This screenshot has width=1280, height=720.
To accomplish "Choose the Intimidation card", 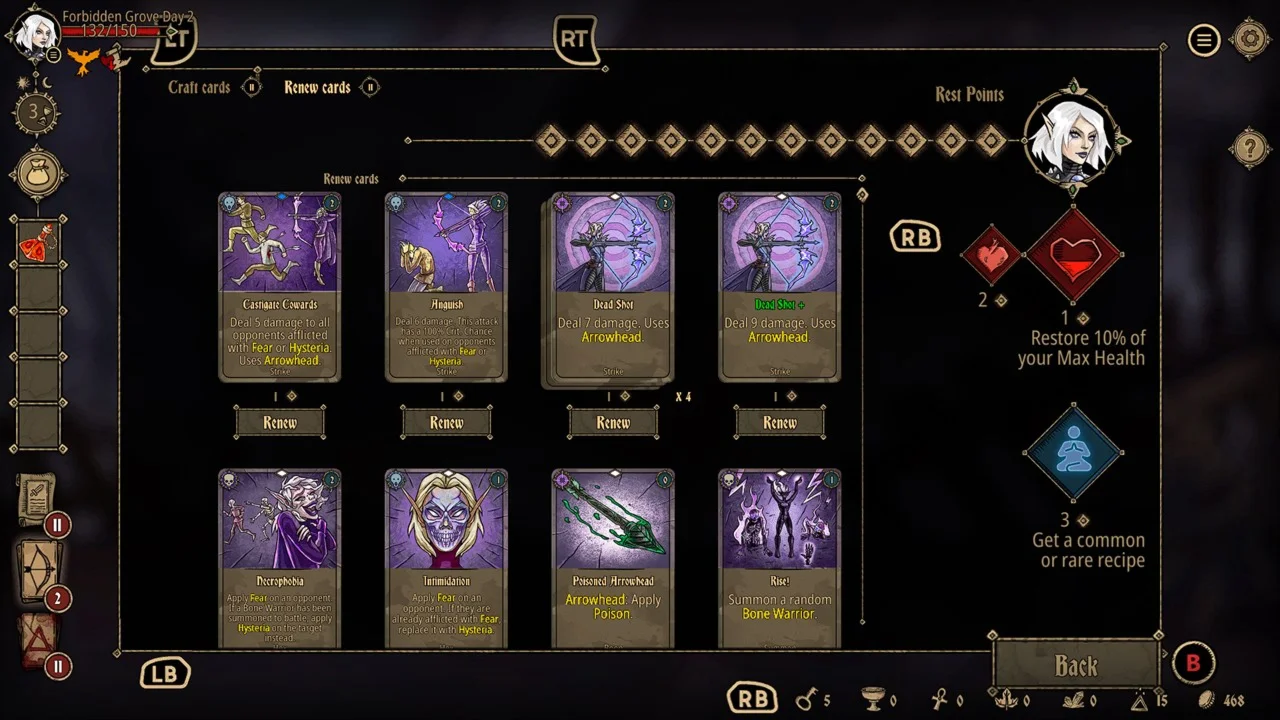I will click(446, 558).
